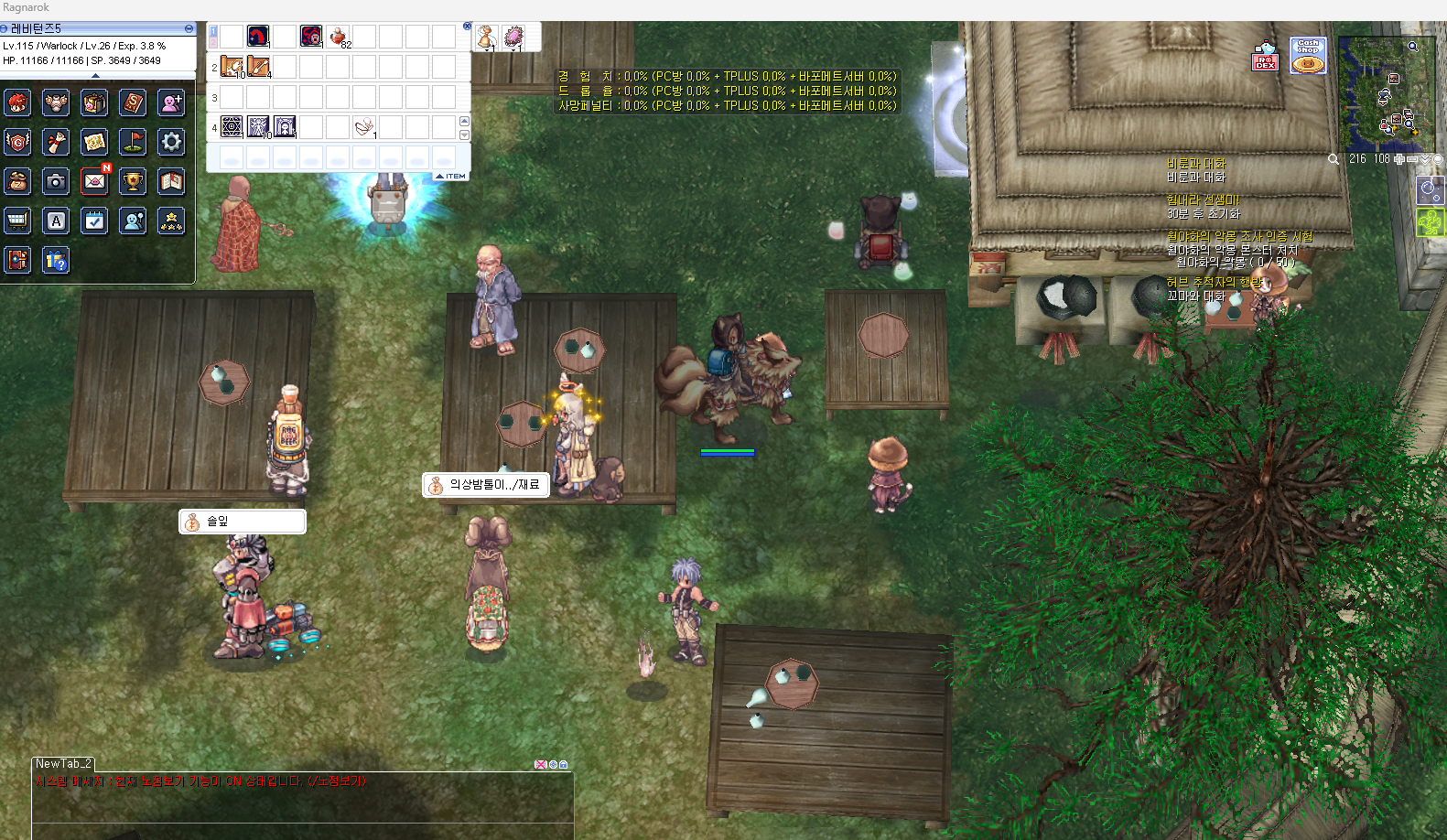This screenshot has width=1447, height=840.
Task: Collapse the basic info window arrow
Action: click(96, 76)
